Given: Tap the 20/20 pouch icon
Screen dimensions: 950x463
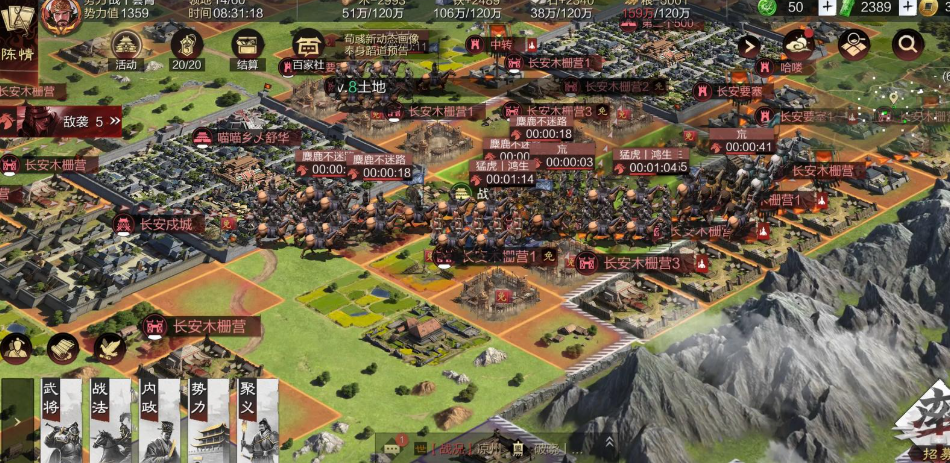Looking at the screenshot, I should (x=186, y=46).
